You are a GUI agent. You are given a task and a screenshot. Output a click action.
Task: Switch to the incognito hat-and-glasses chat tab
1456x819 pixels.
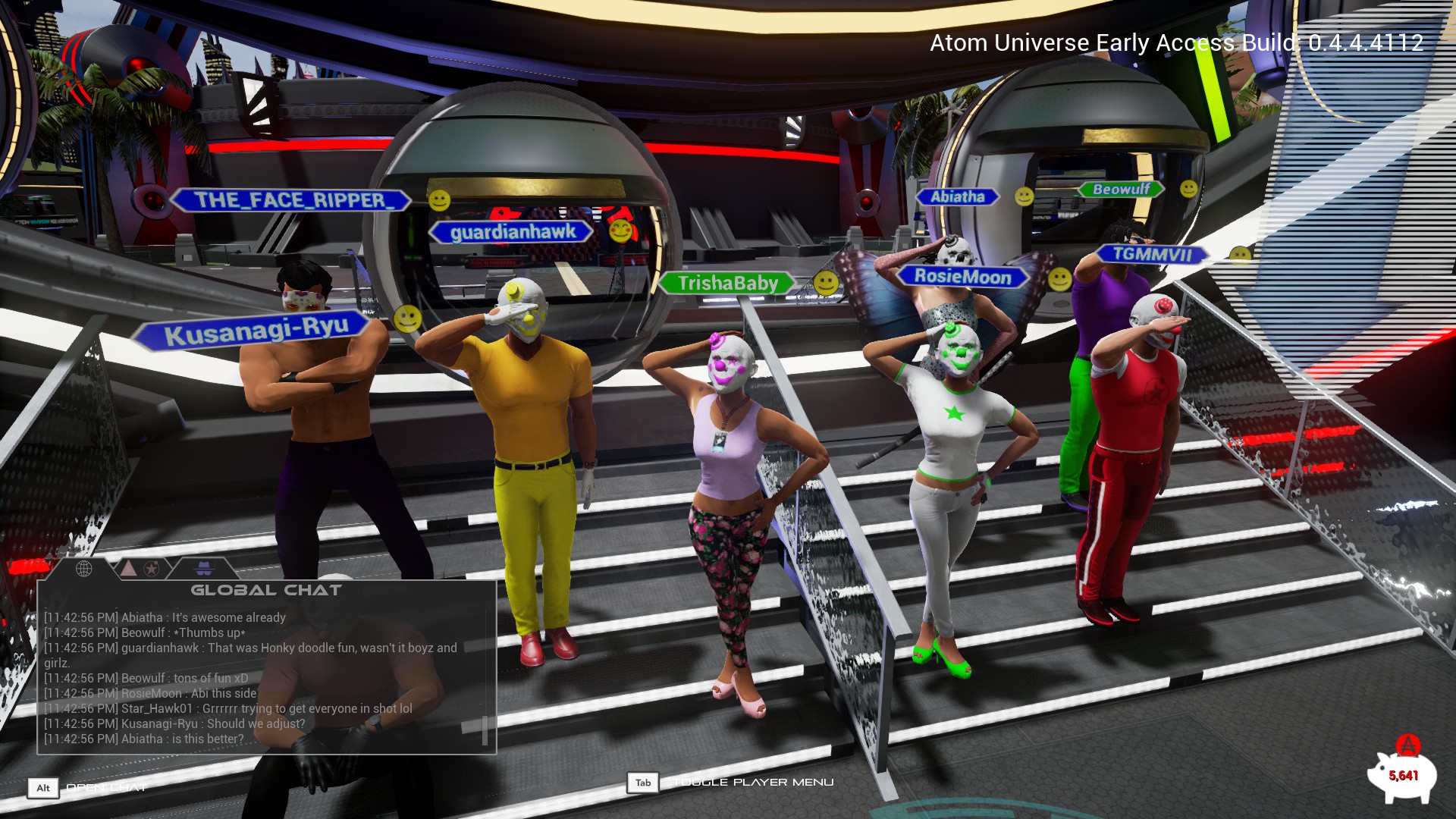204,568
